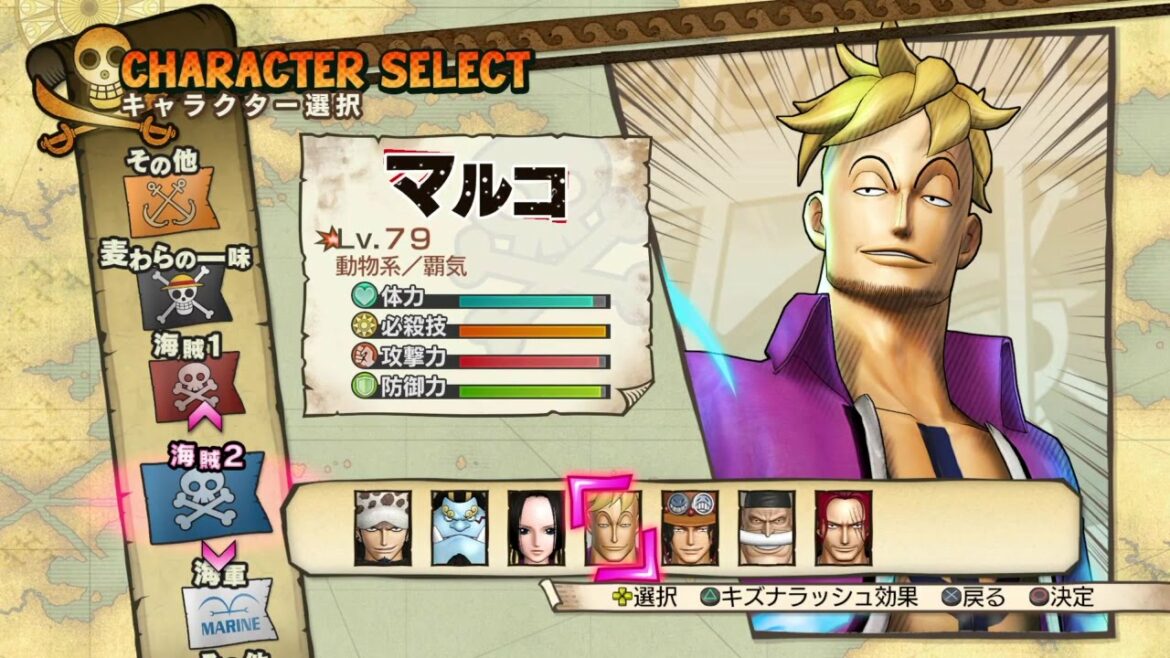
Task: Choose Whitebeard's white-mustache portrait
Action: point(767,528)
